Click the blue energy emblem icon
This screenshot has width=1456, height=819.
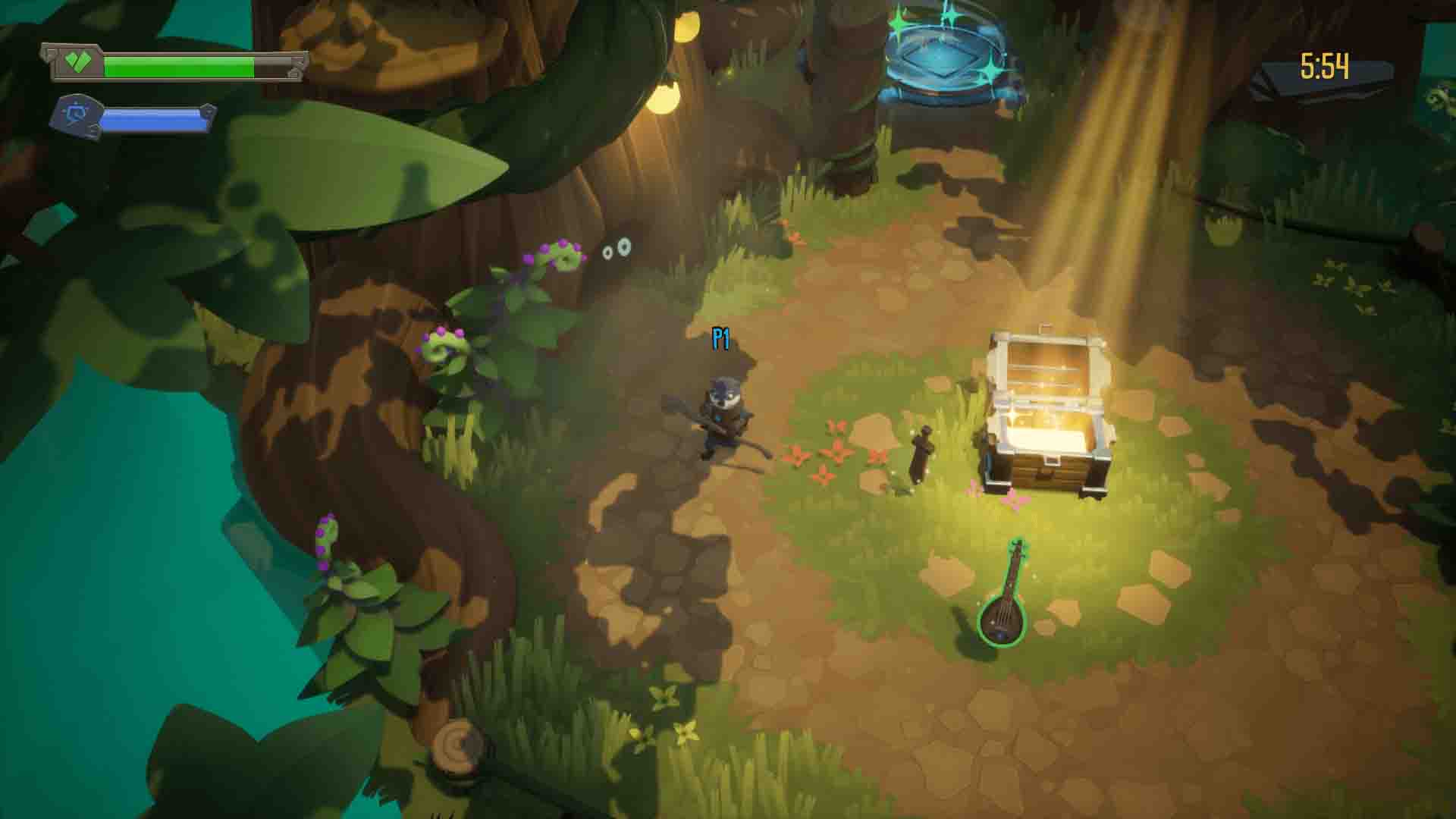(x=78, y=115)
